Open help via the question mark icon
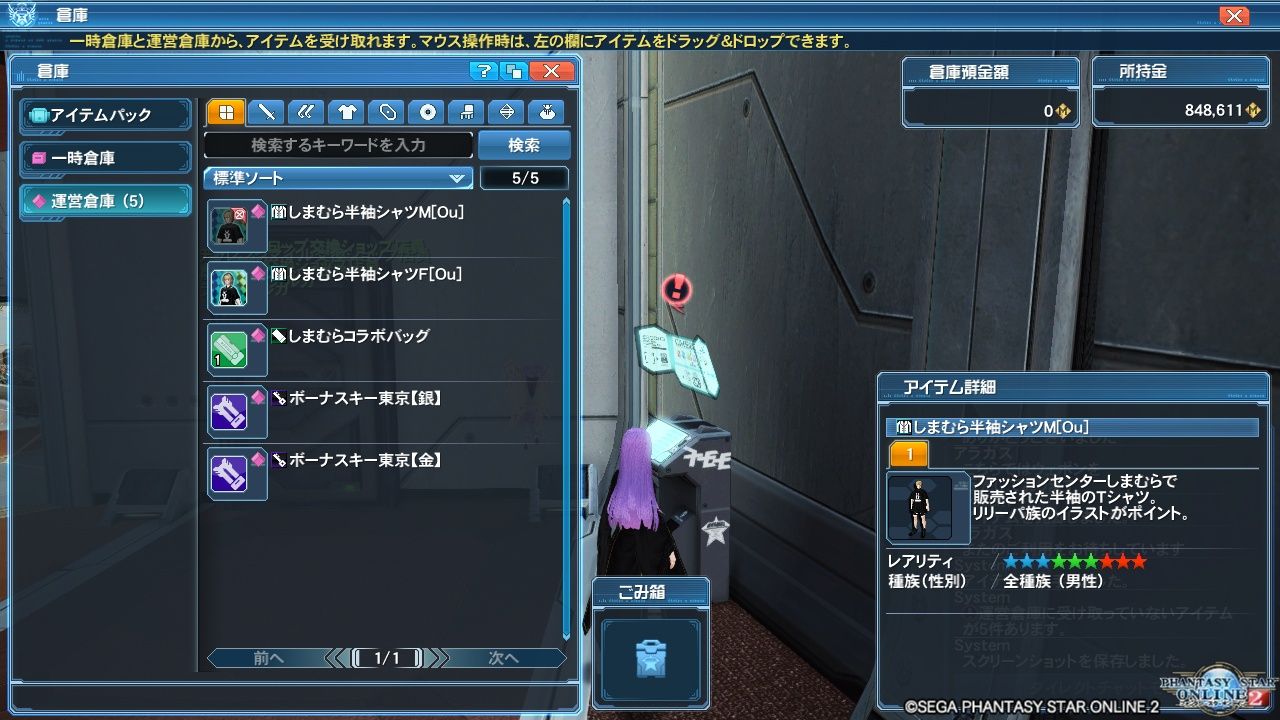 tap(487, 71)
